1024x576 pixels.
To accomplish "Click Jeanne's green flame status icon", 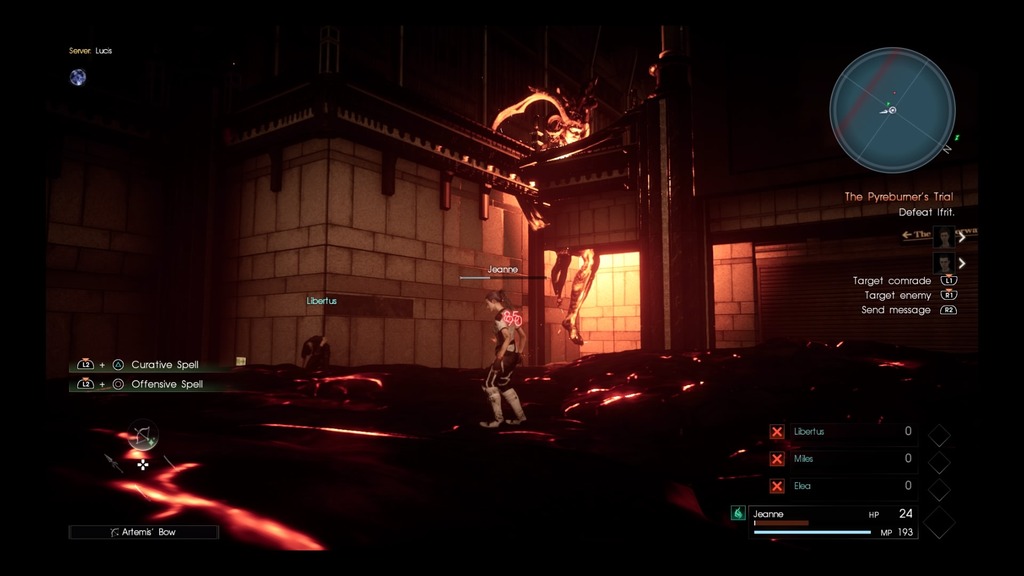I will [x=738, y=513].
